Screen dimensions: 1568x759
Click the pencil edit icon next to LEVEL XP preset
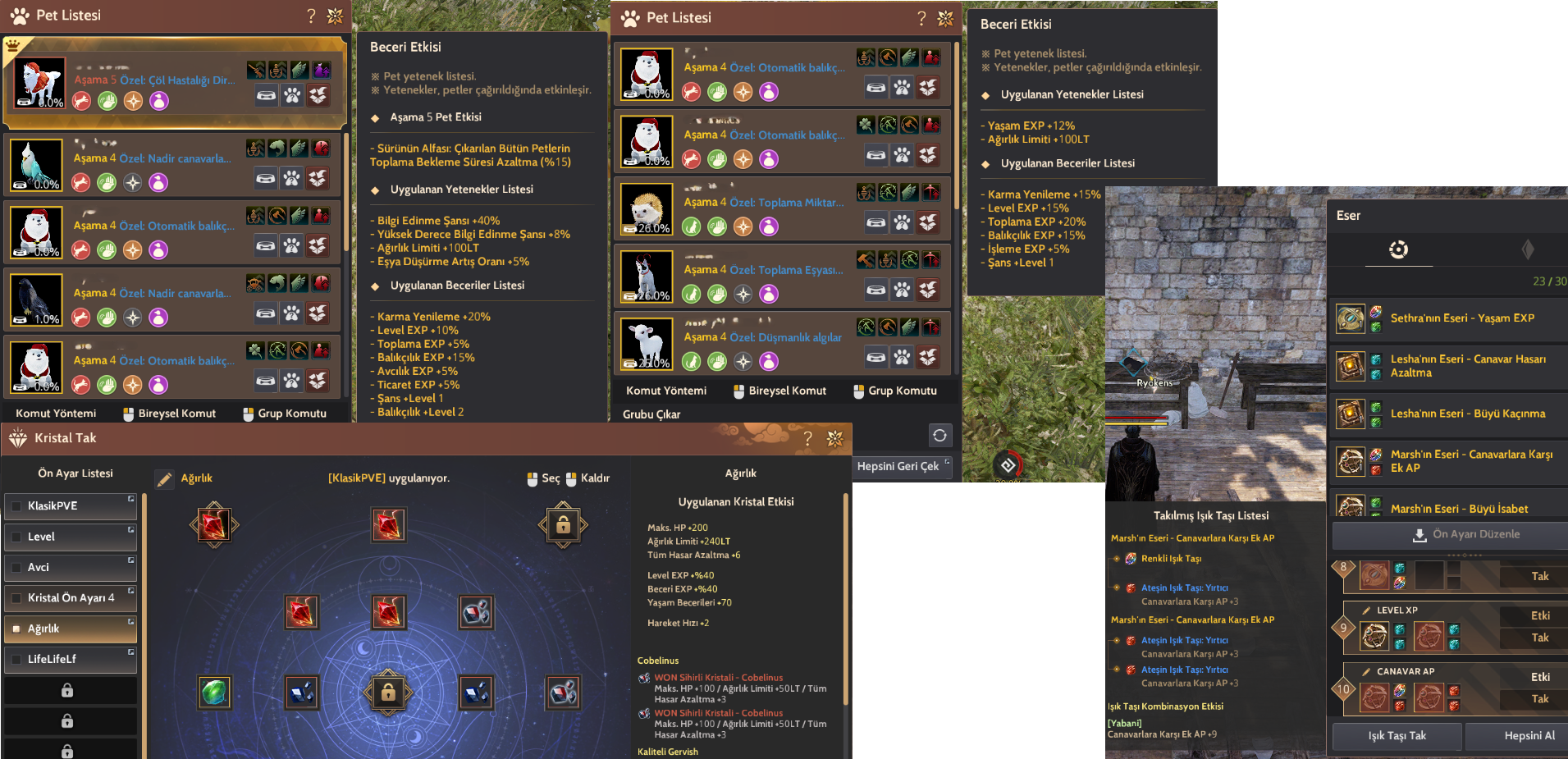tap(1367, 610)
